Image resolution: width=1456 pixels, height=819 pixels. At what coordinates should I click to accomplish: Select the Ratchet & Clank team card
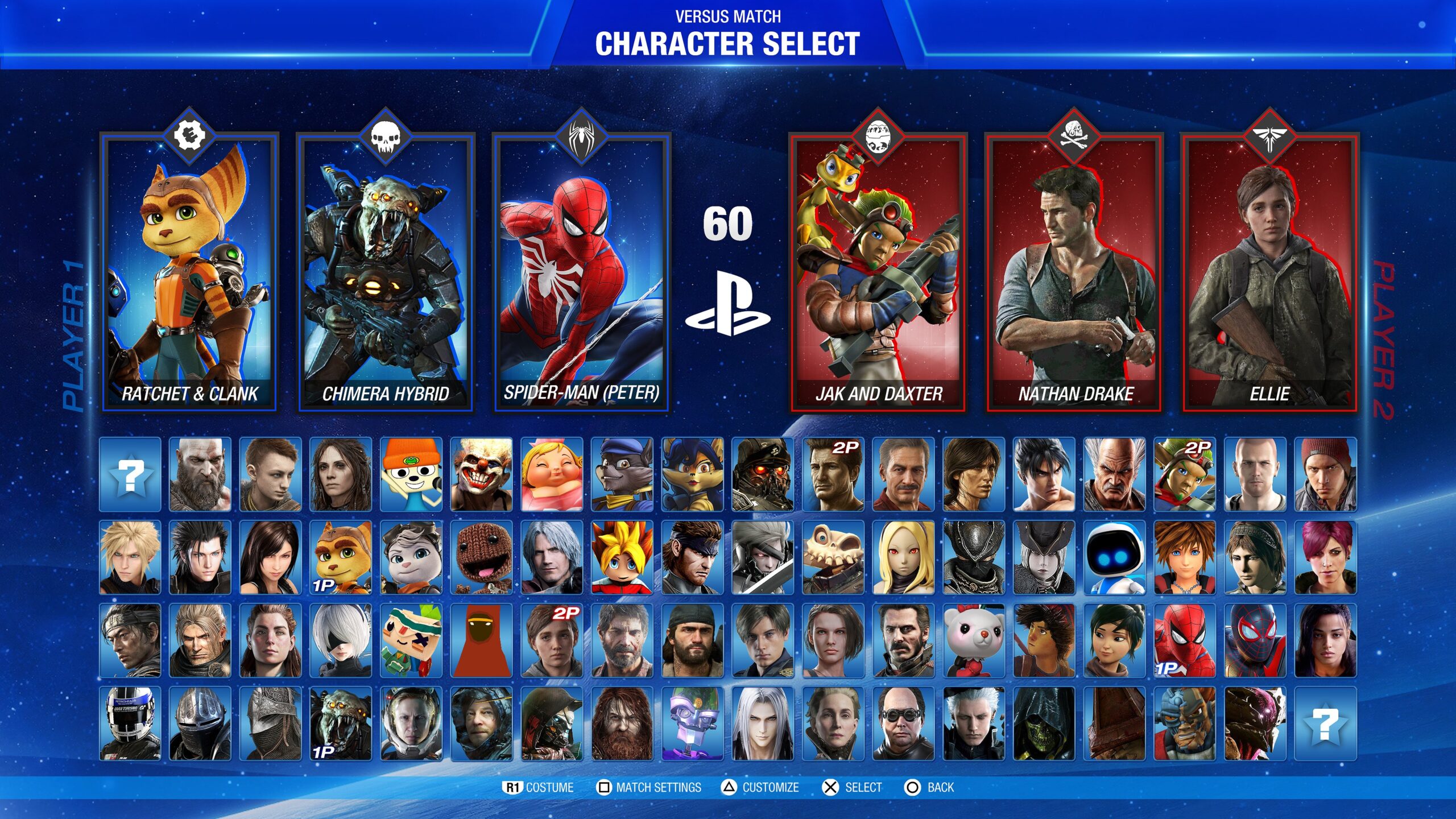click(189, 273)
